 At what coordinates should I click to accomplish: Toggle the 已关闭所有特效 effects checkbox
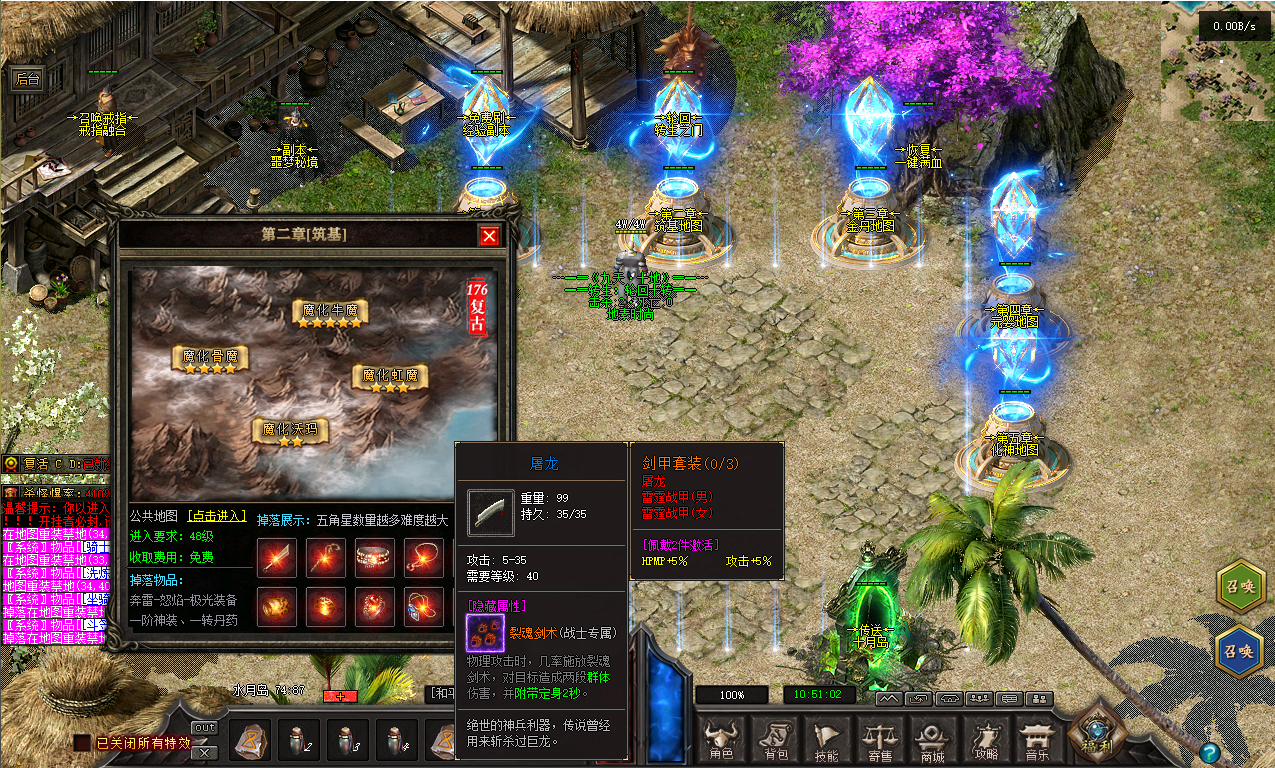[x=81, y=743]
